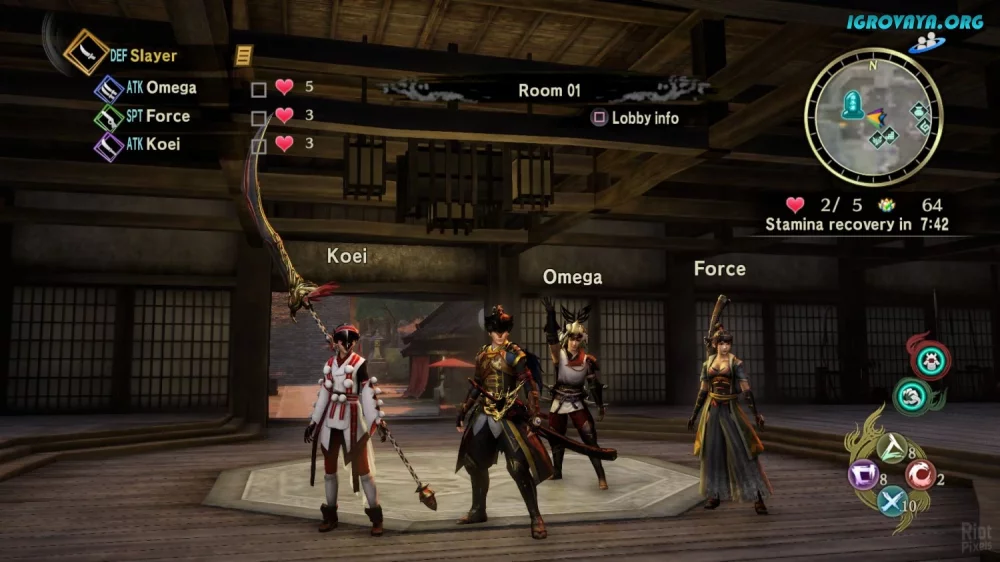Choose Force in the party list
Image resolution: width=1000 pixels, height=562 pixels.
[x=167, y=116]
